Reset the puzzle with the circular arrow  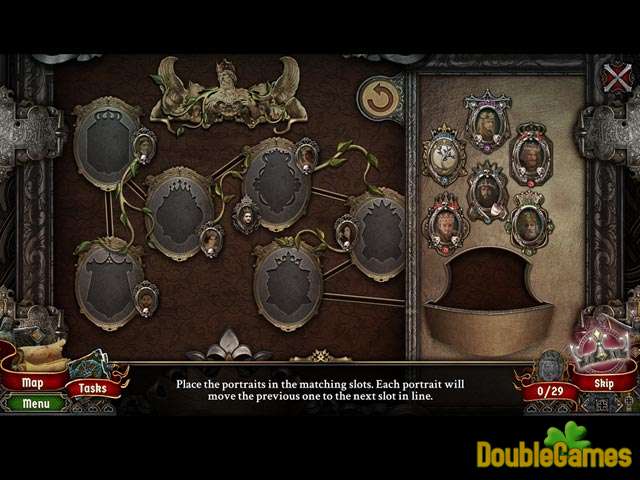pos(380,98)
